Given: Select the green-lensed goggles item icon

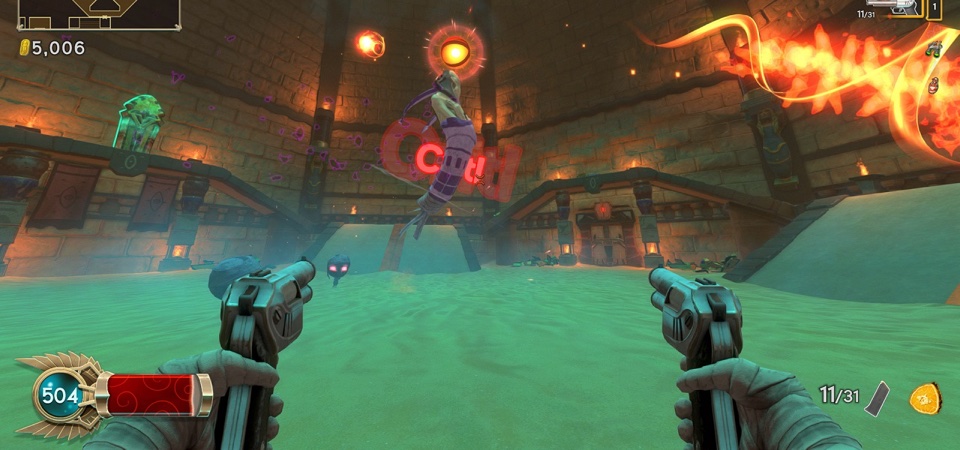Looking at the screenshot, I should (934, 49).
